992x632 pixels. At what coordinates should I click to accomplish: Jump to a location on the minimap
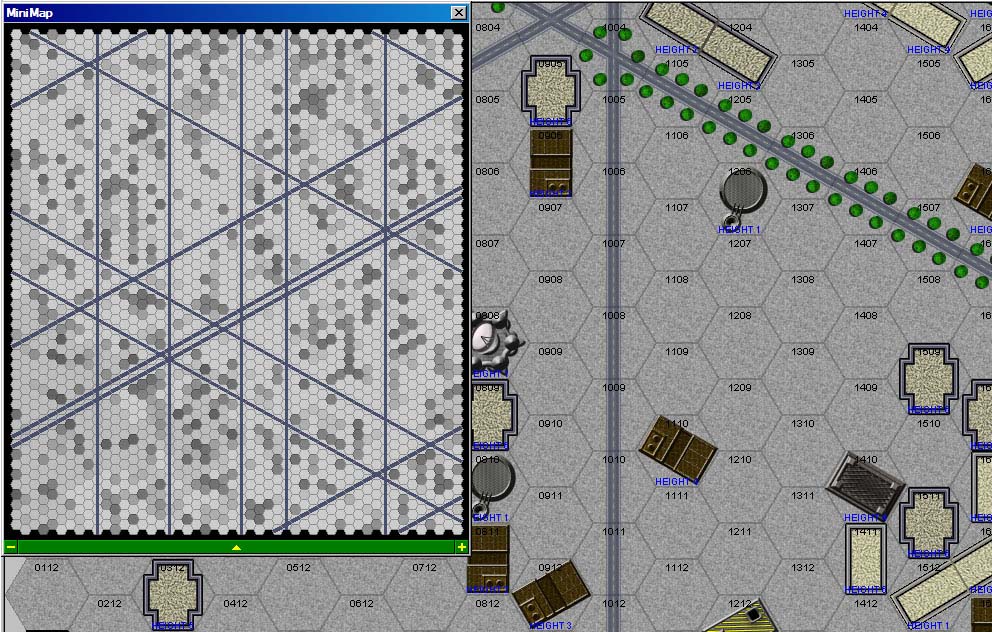[x=237, y=280]
